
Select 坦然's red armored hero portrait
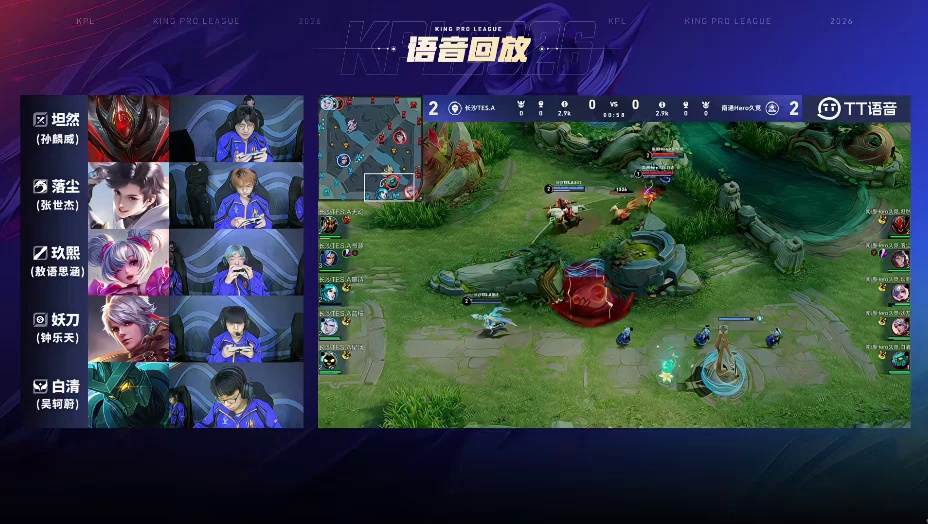pyautogui.click(x=129, y=129)
